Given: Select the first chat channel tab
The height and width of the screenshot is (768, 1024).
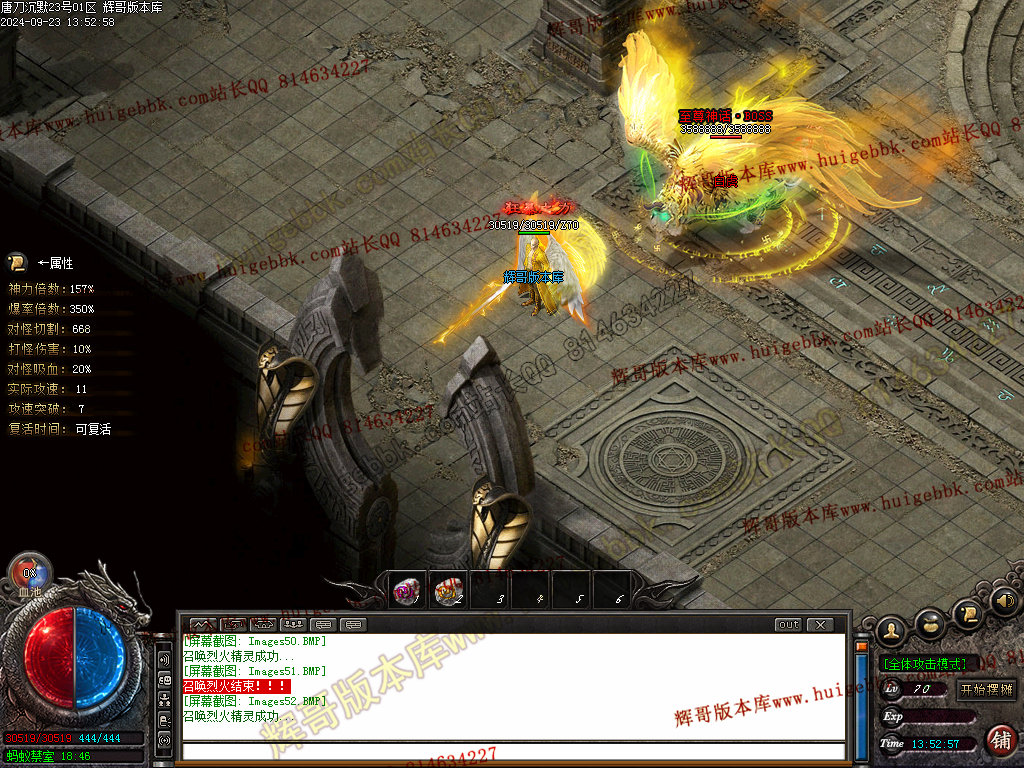Looking at the screenshot, I should point(203,625).
